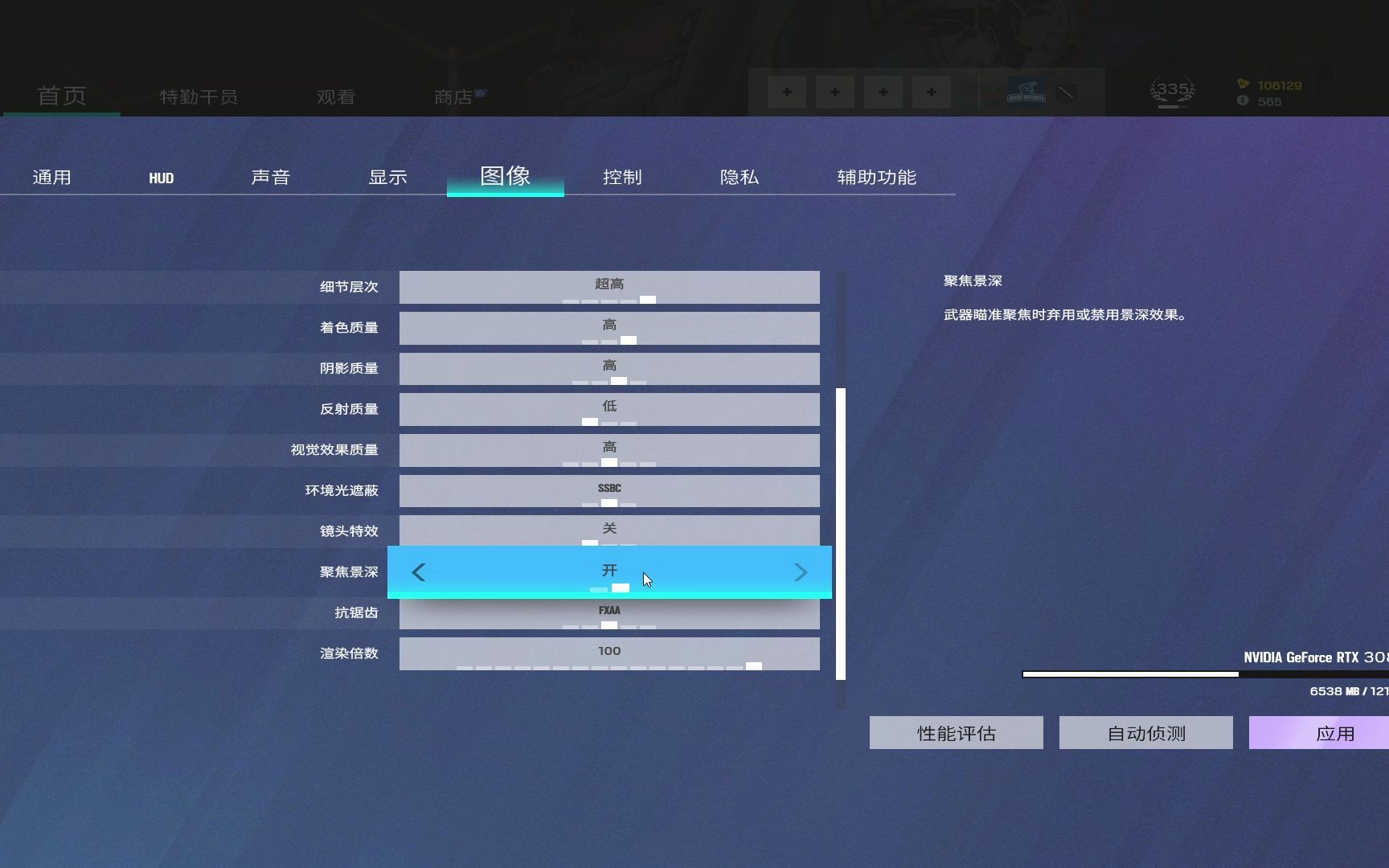Click 应用 to apply settings
1389x868 pixels.
point(1335,732)
